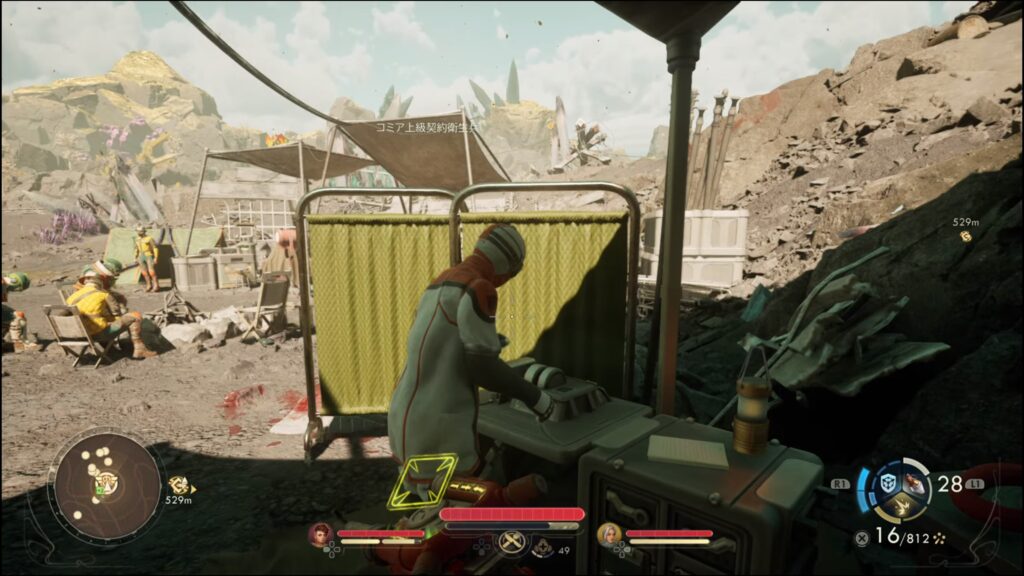This screenshot has height=576, width=1024.
Task: Open the circular minimap
Action: click(107, 487)
